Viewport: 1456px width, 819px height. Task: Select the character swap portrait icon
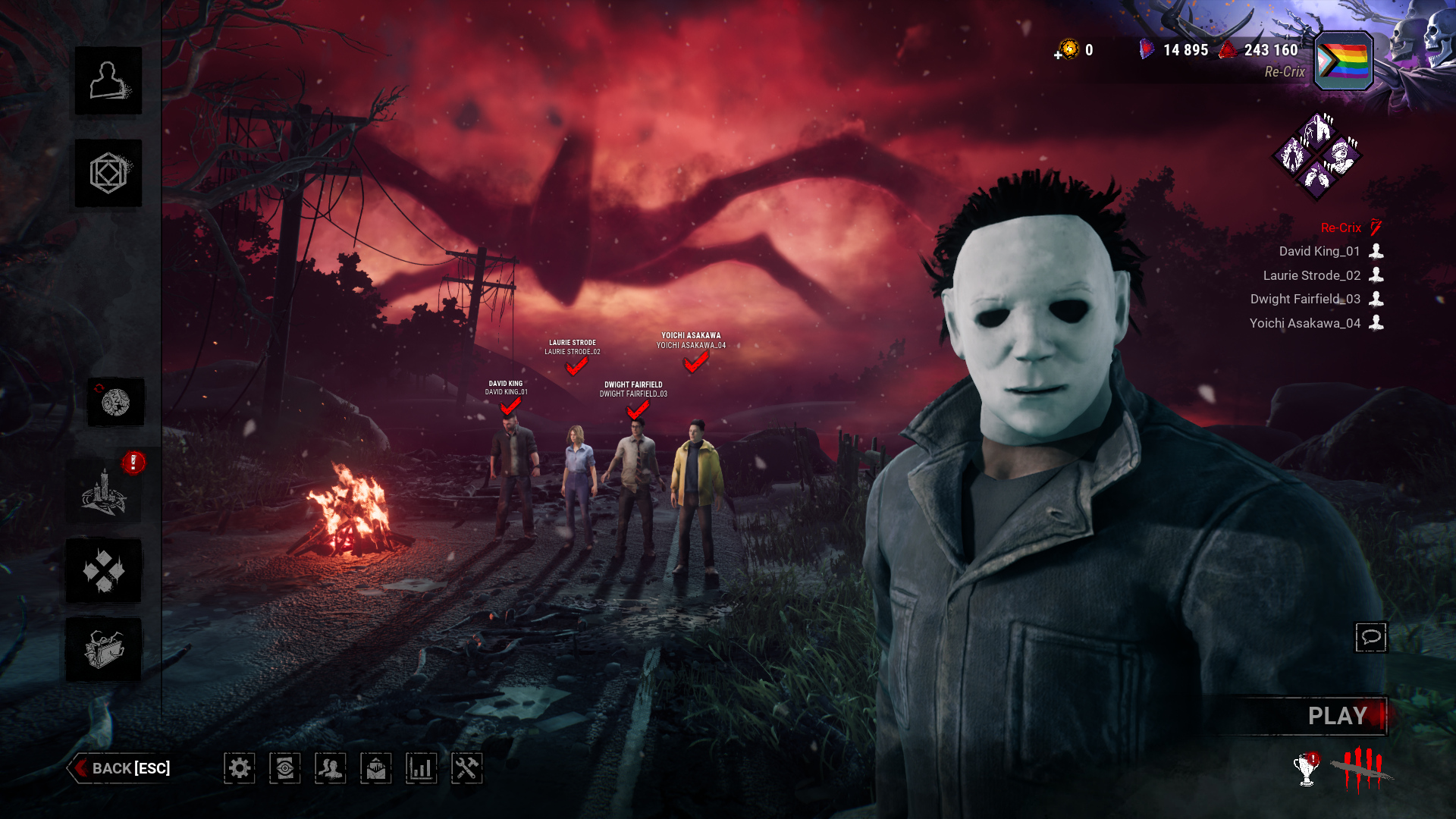[115, 402]
